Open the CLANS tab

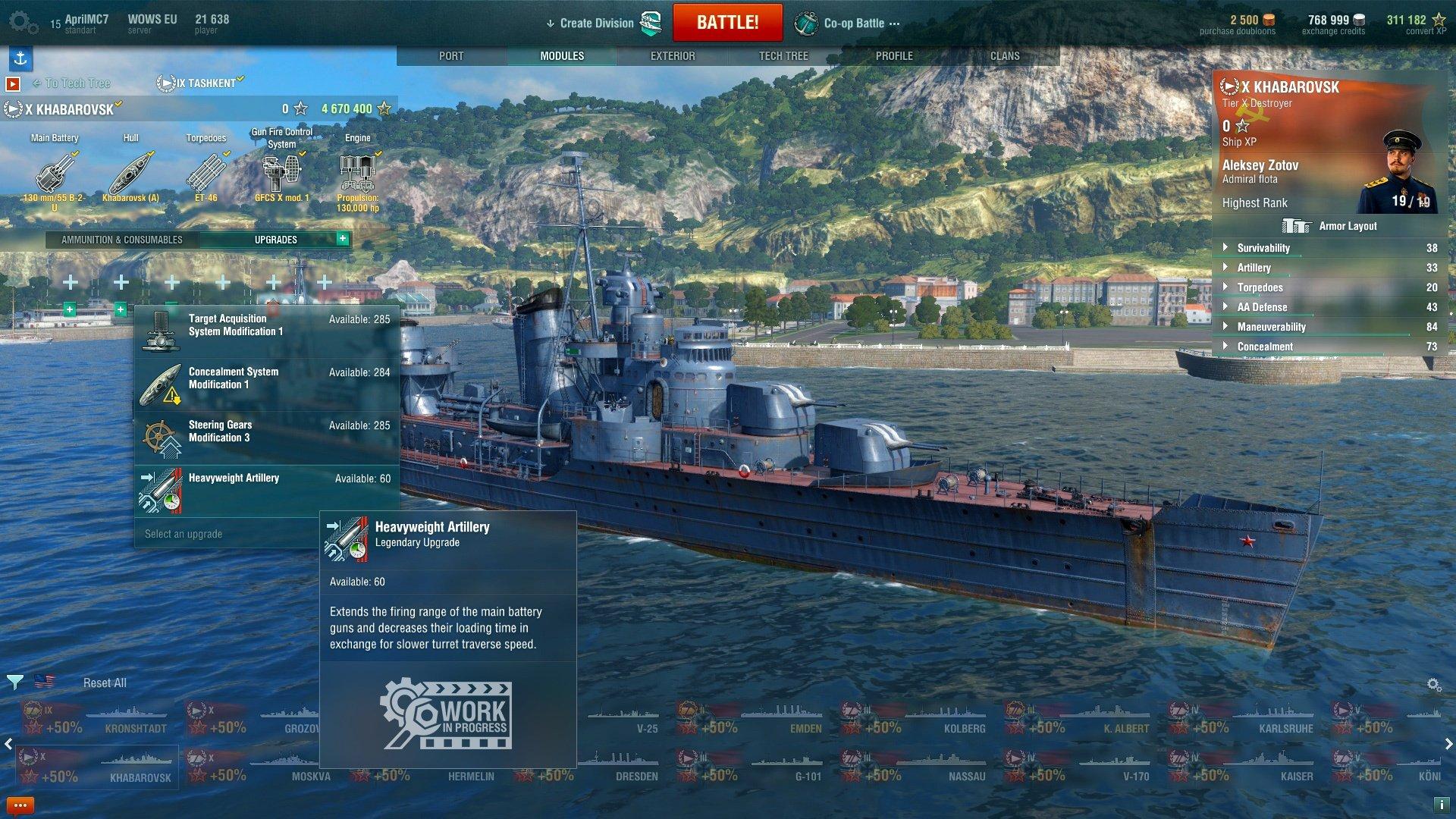(1005, 56)
